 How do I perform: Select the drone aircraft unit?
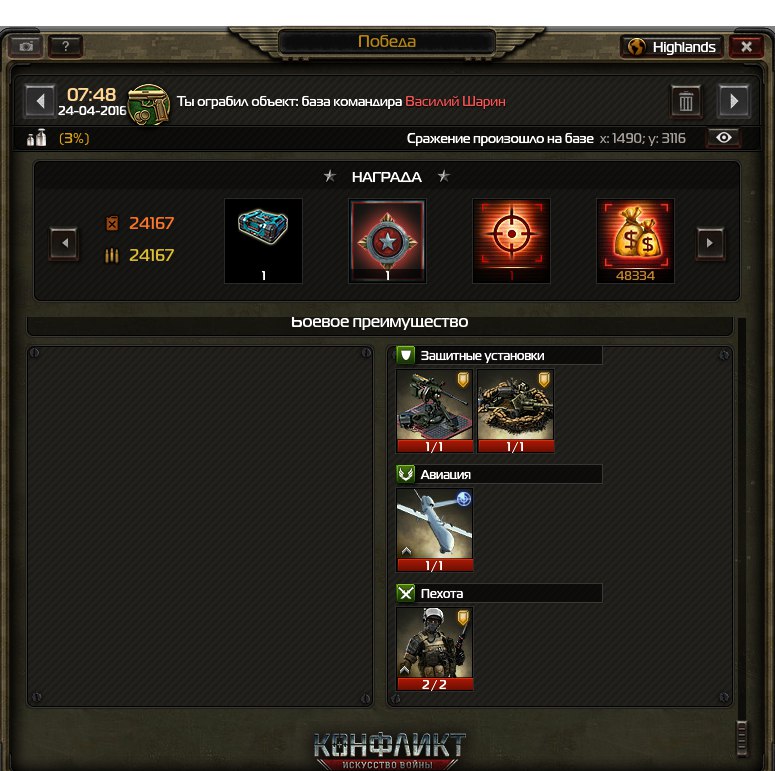coord(434,529)
